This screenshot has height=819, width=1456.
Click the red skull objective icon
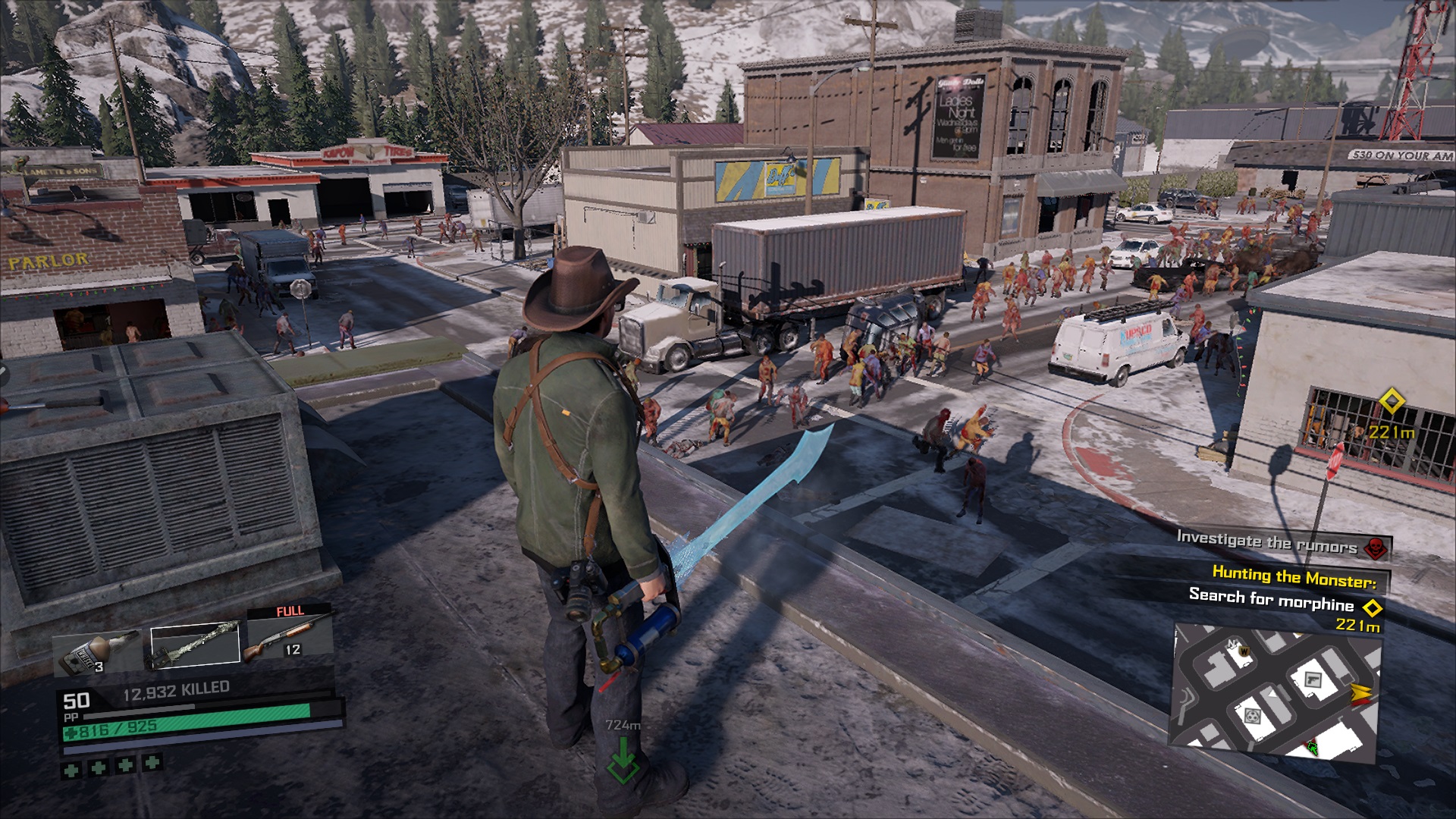click(1376, 547)
